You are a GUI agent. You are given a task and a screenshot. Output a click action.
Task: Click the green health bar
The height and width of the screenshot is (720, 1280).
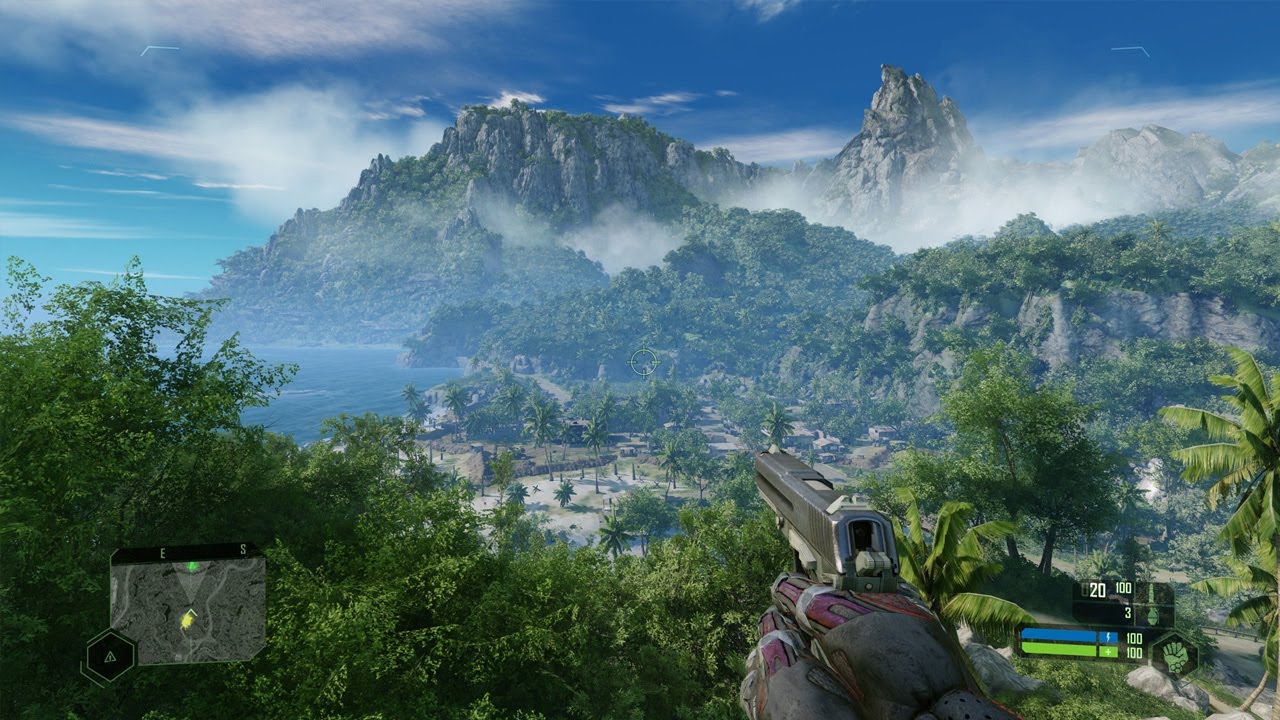(x=1059, y=650)
